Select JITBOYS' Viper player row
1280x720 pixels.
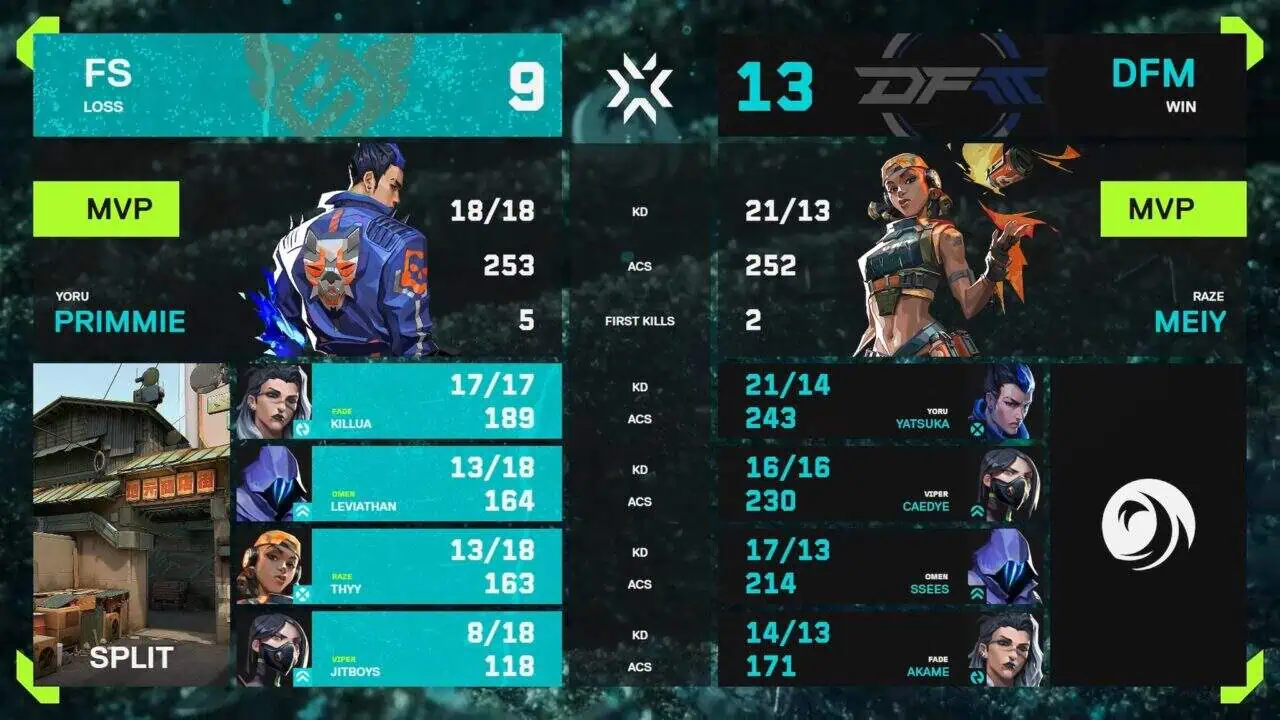[x=397, y=650]
